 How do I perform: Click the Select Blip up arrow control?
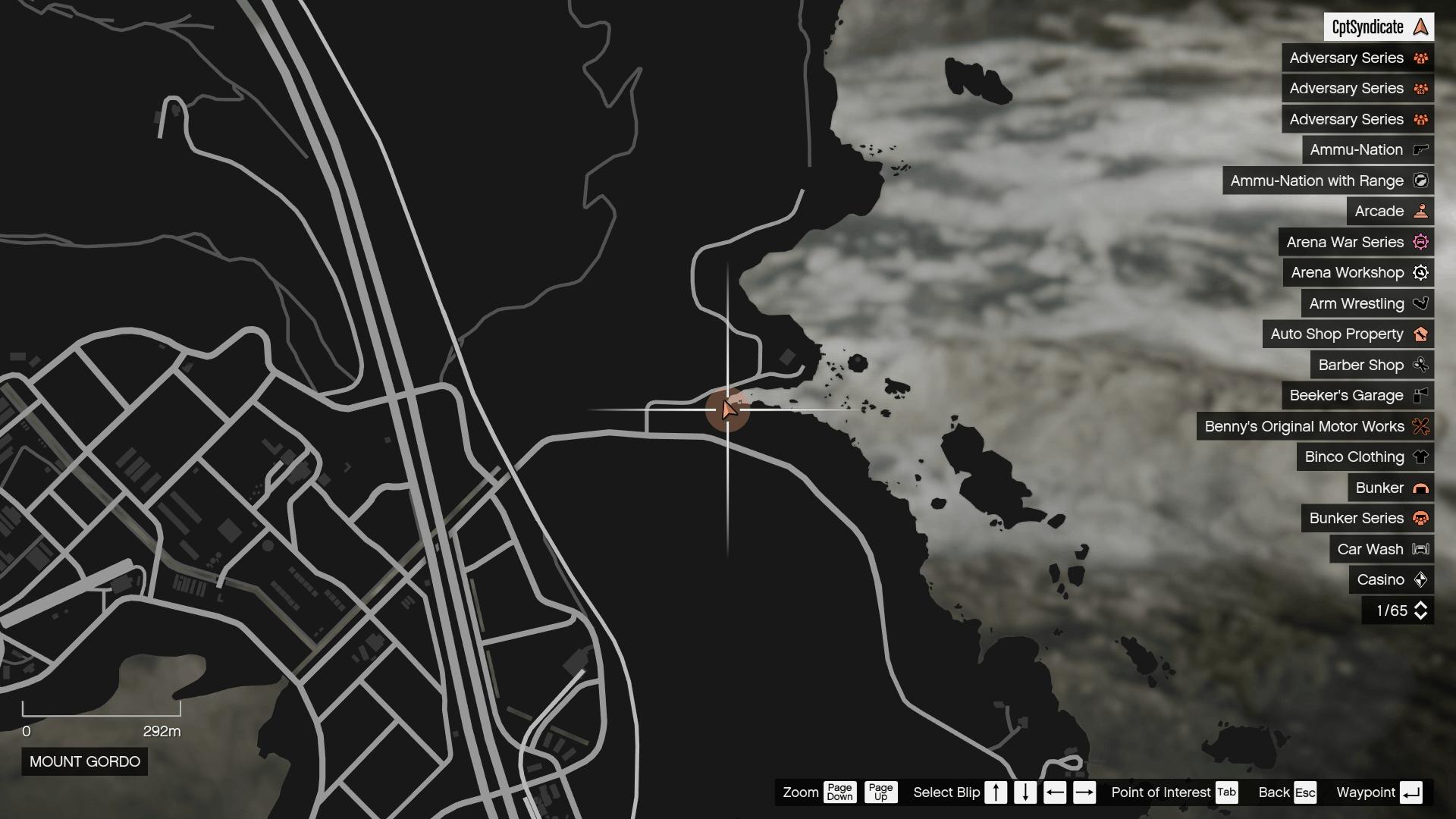point(996,792)
